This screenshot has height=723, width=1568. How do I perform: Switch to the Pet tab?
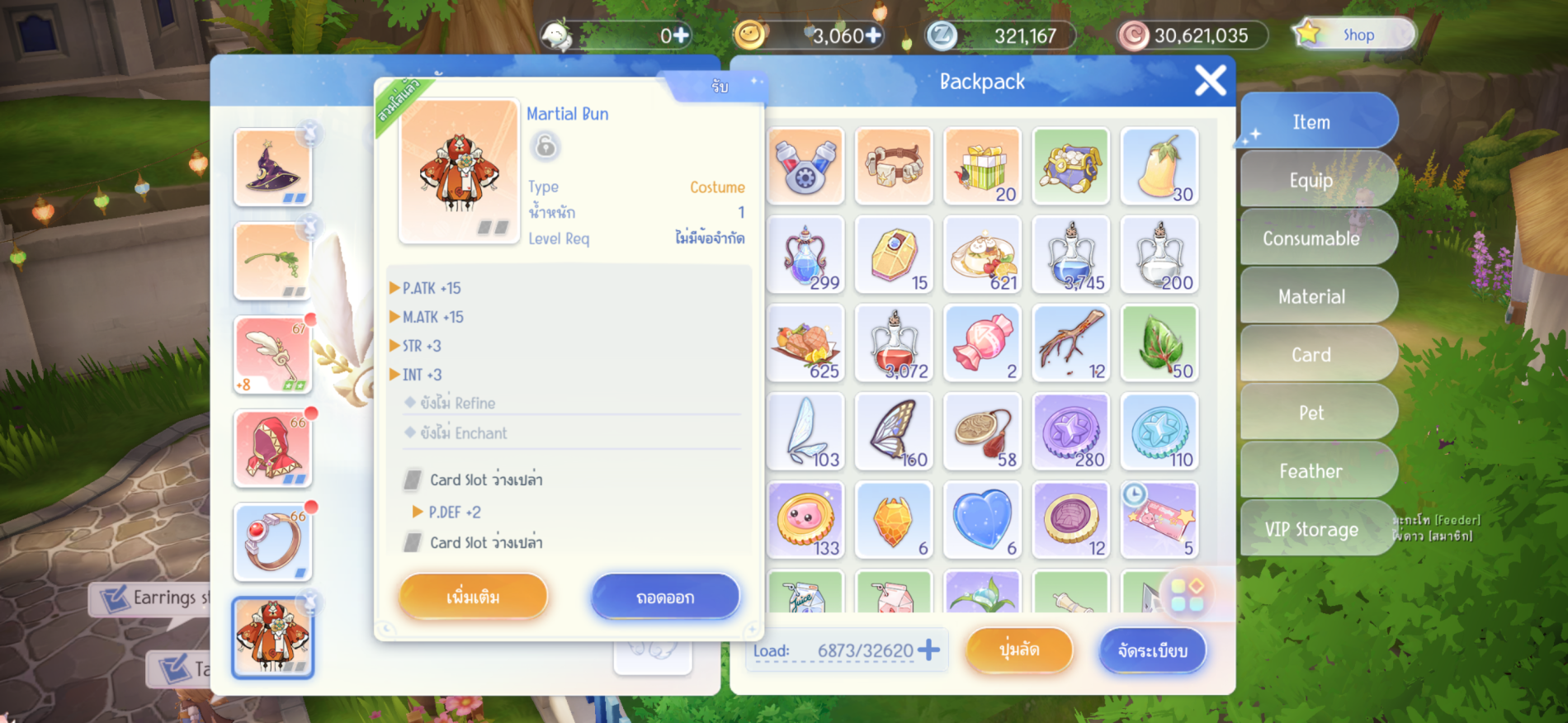click(1311, 413)
